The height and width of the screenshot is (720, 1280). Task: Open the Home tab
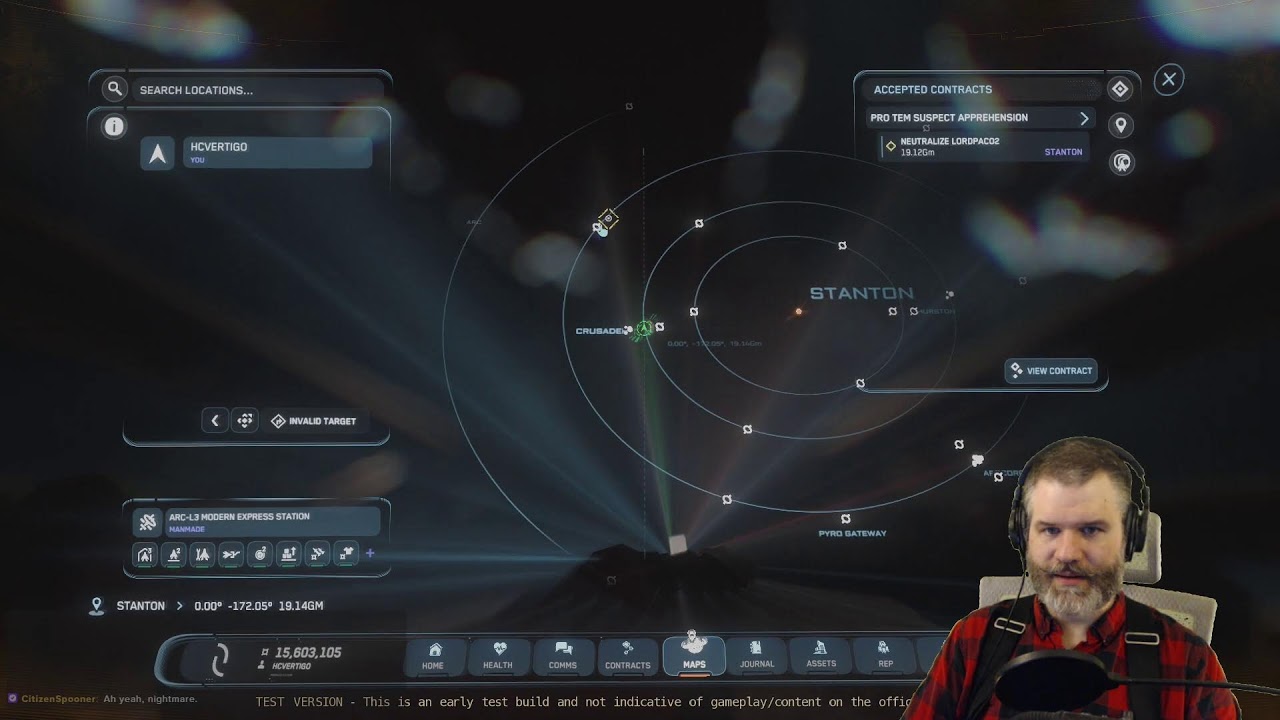click(433, 655)
